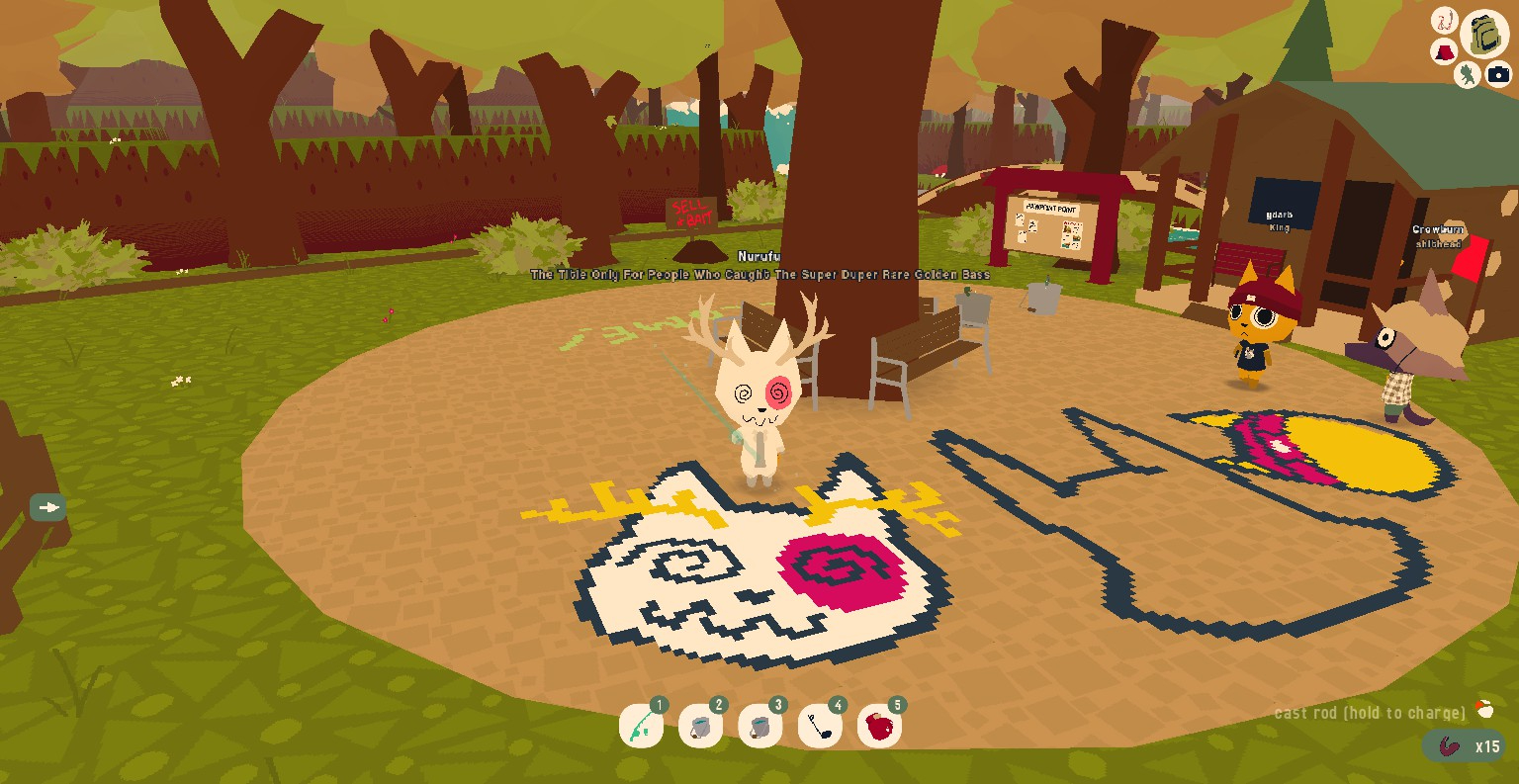This screenshot has height=784, width=1519.
Task: Click the arrow tab on the left edge
Action: click(x=47, y=507)
